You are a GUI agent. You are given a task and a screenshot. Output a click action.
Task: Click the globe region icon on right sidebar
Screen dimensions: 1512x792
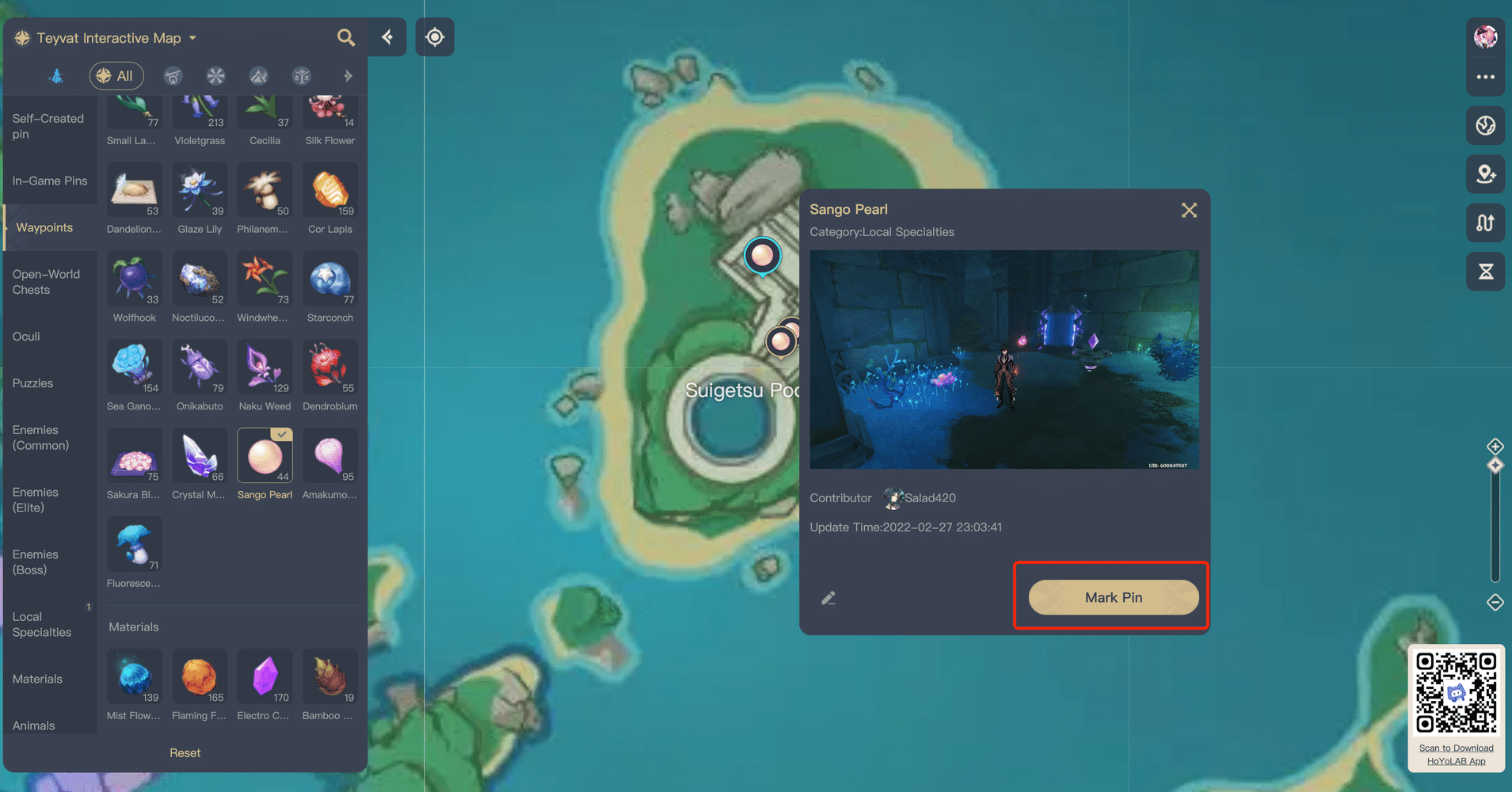(1485, 125)
